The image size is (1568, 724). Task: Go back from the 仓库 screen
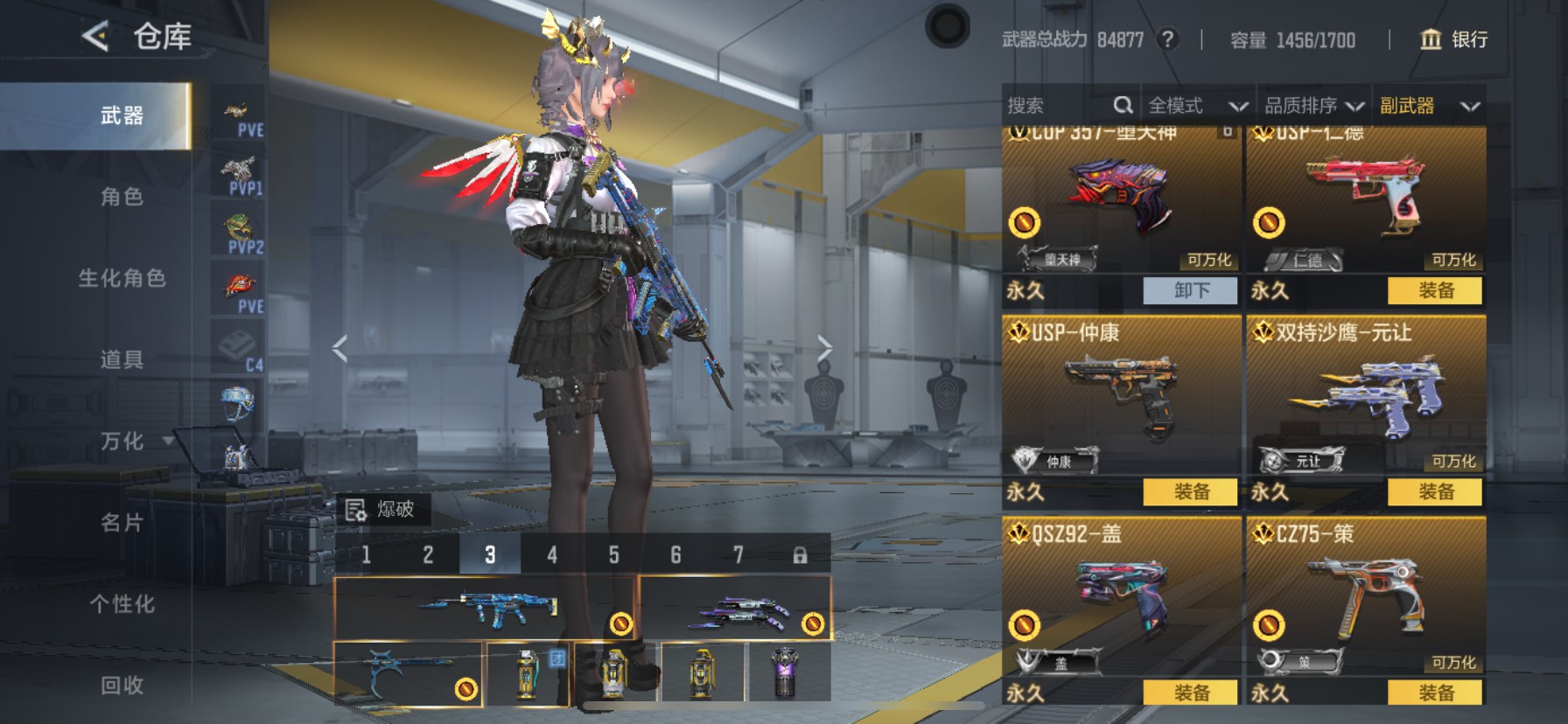click(95, 37)
